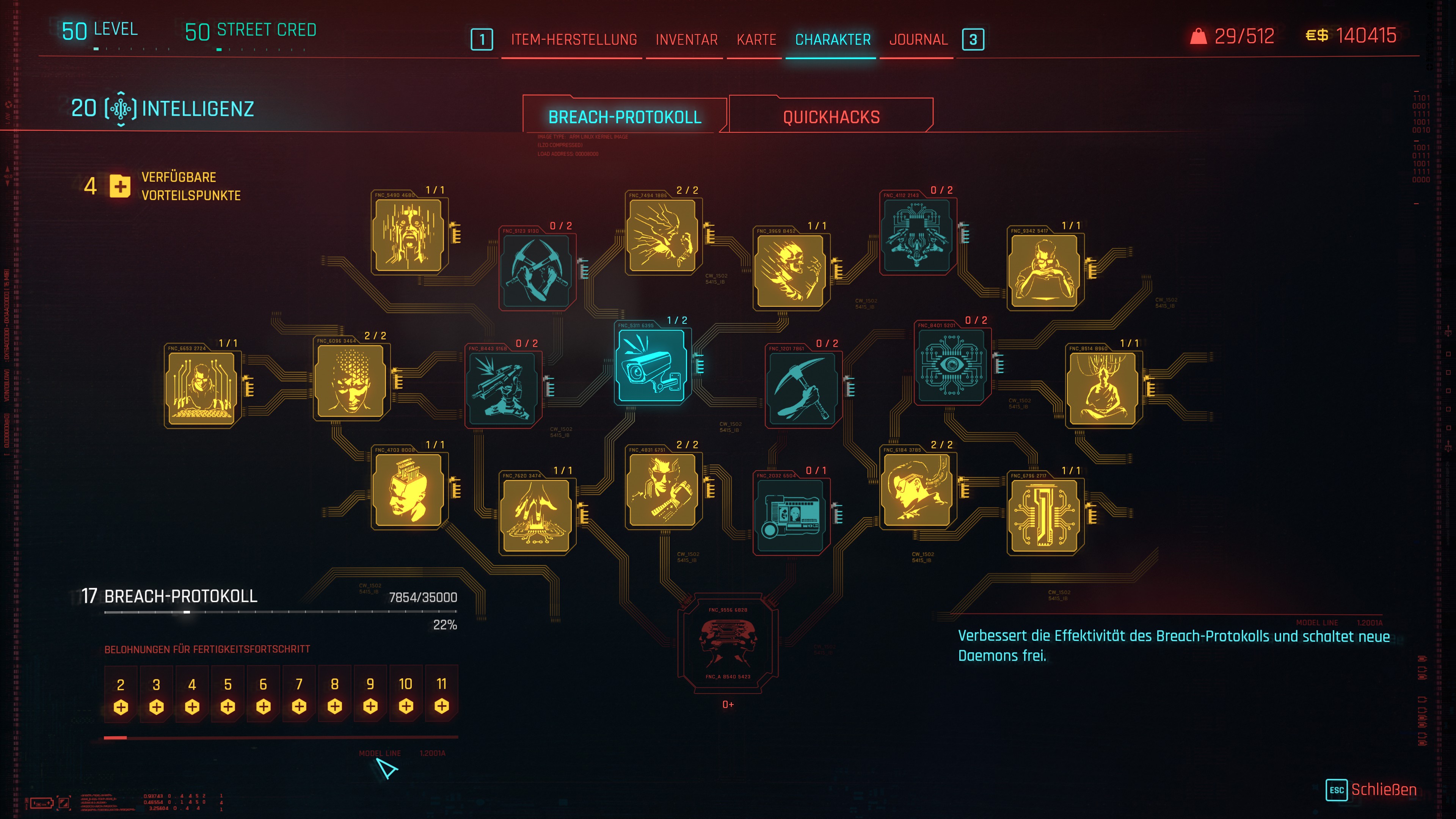
Task: Select the Breach-Protokoll skill tree tab
Action: 624,117
